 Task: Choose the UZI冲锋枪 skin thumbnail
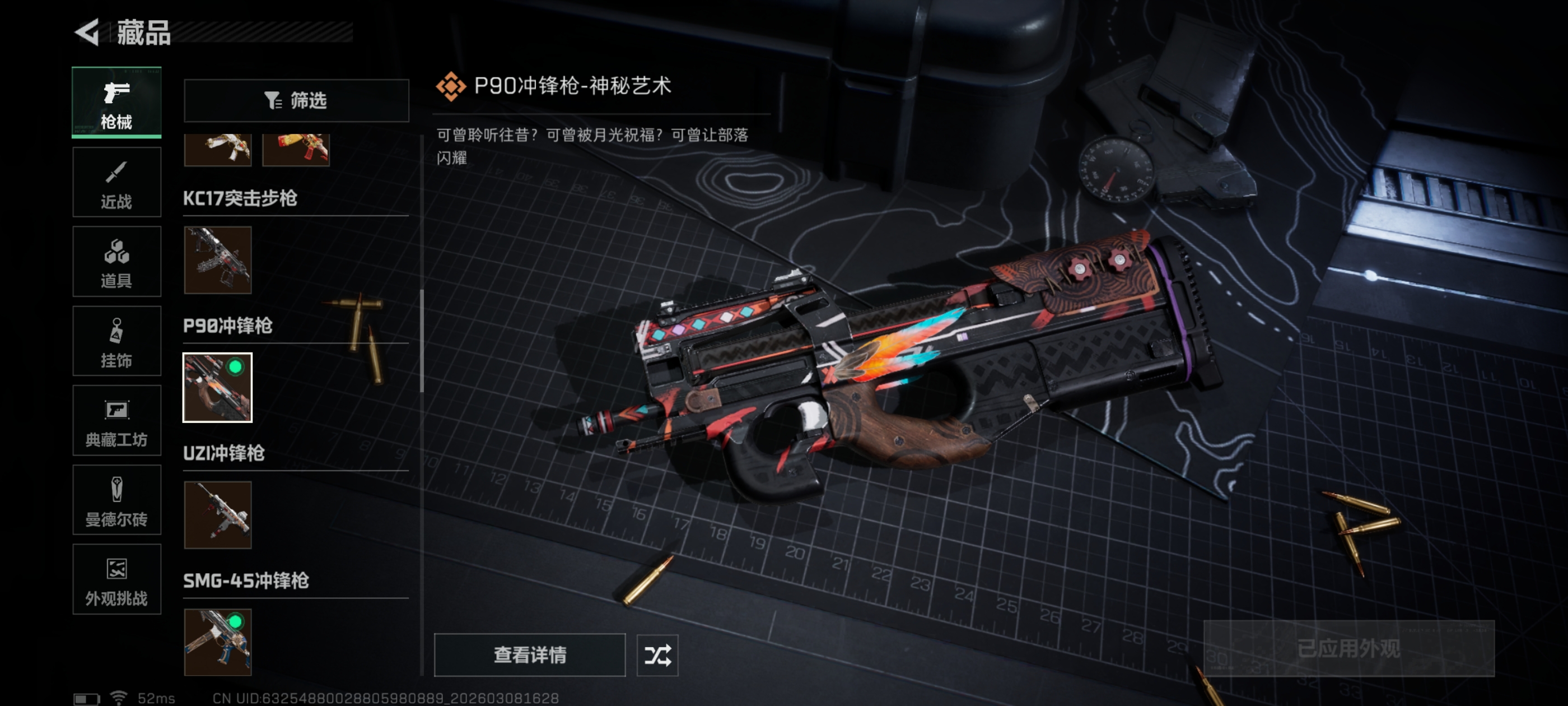pyautogui.click(x=218, y=515)
